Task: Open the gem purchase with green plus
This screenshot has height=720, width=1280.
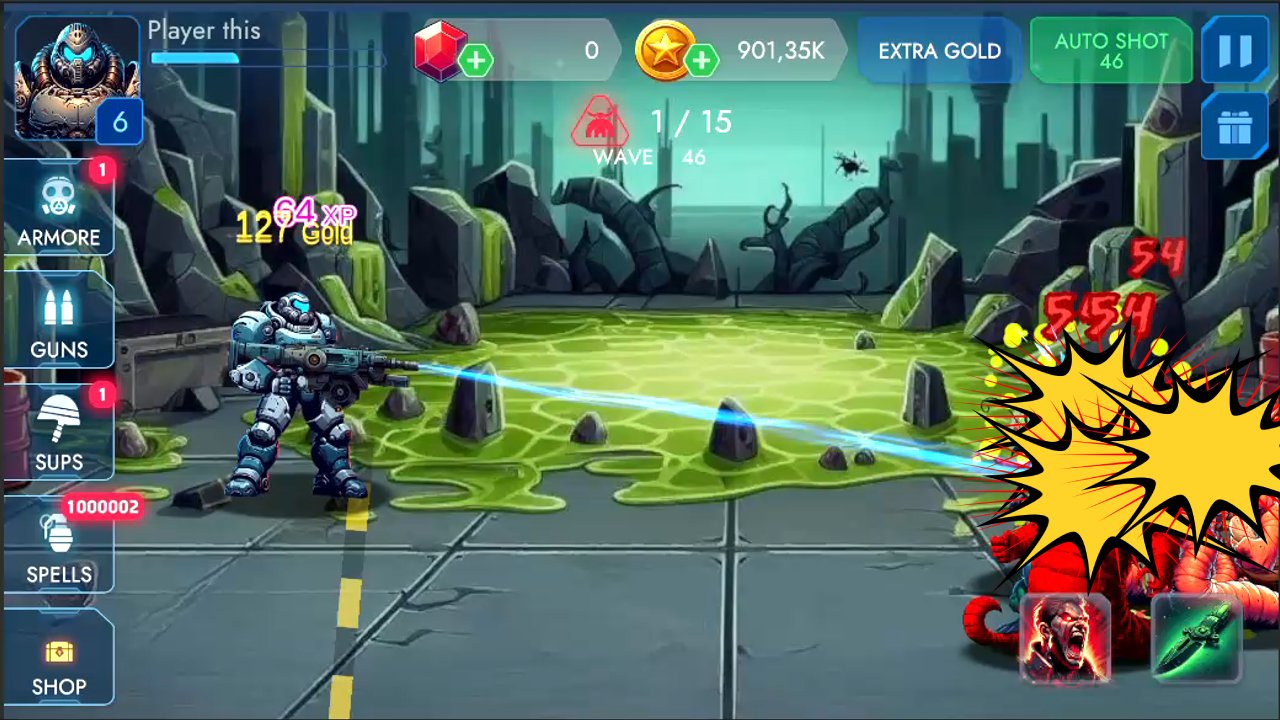Action: tap(475, 60)
